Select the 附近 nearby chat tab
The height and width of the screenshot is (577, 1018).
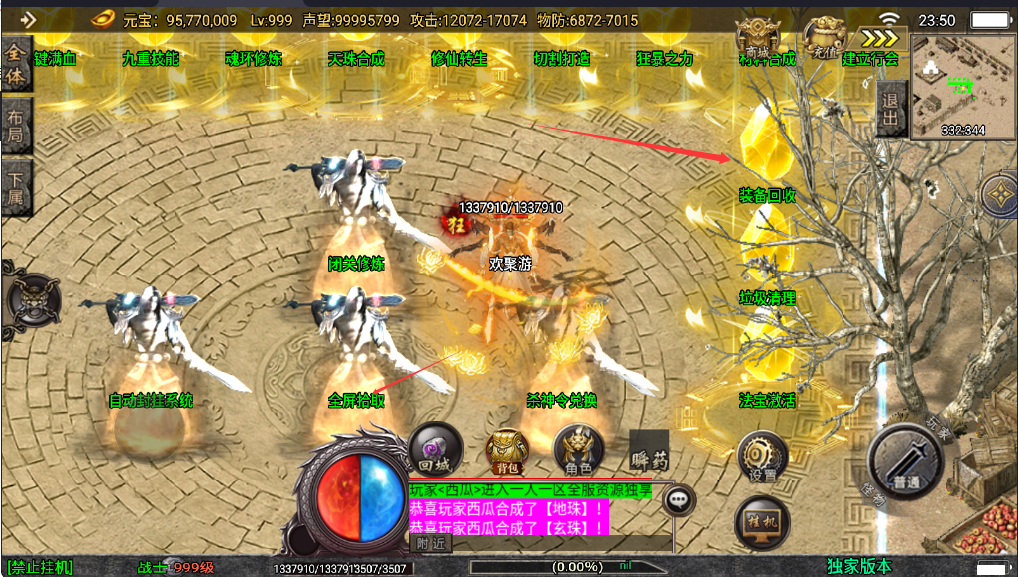point(431,544)
